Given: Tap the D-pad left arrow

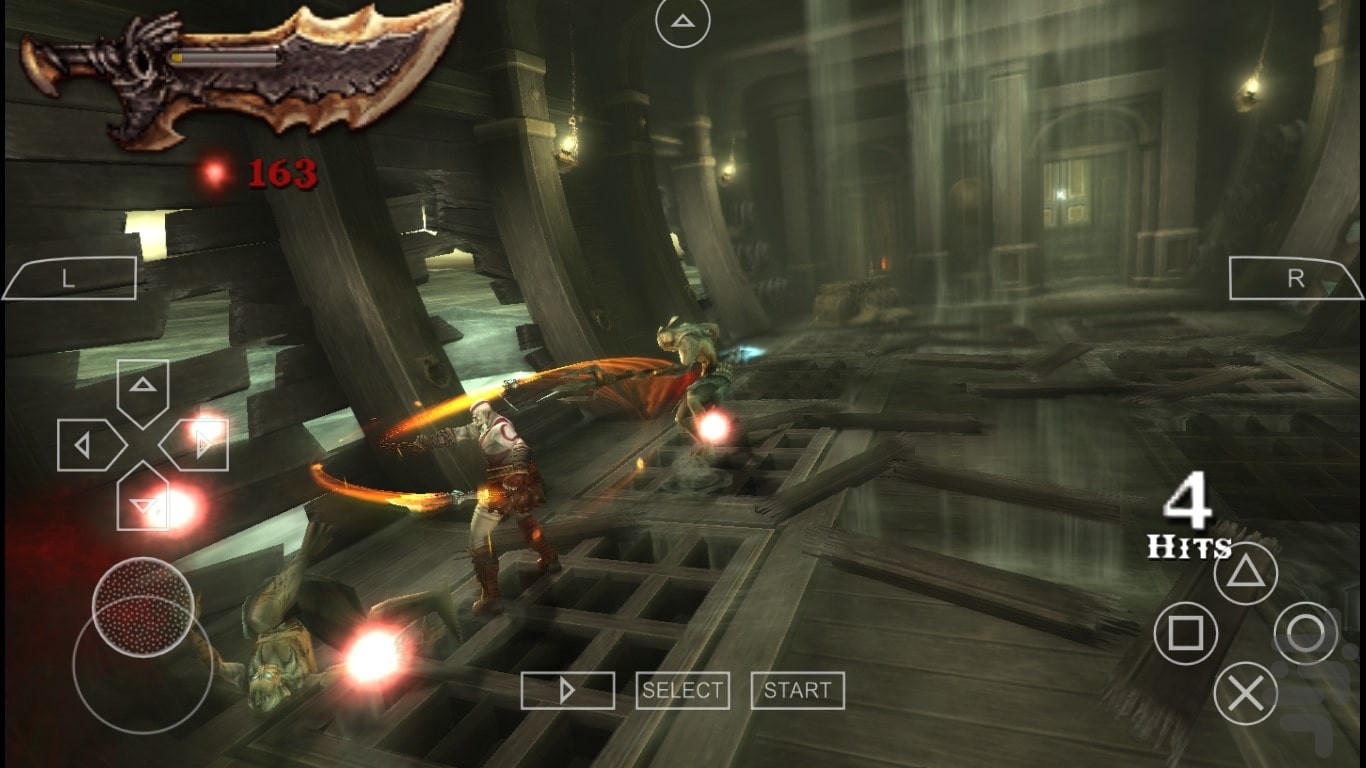Looking at the screenshot, I should pos(84,445).
